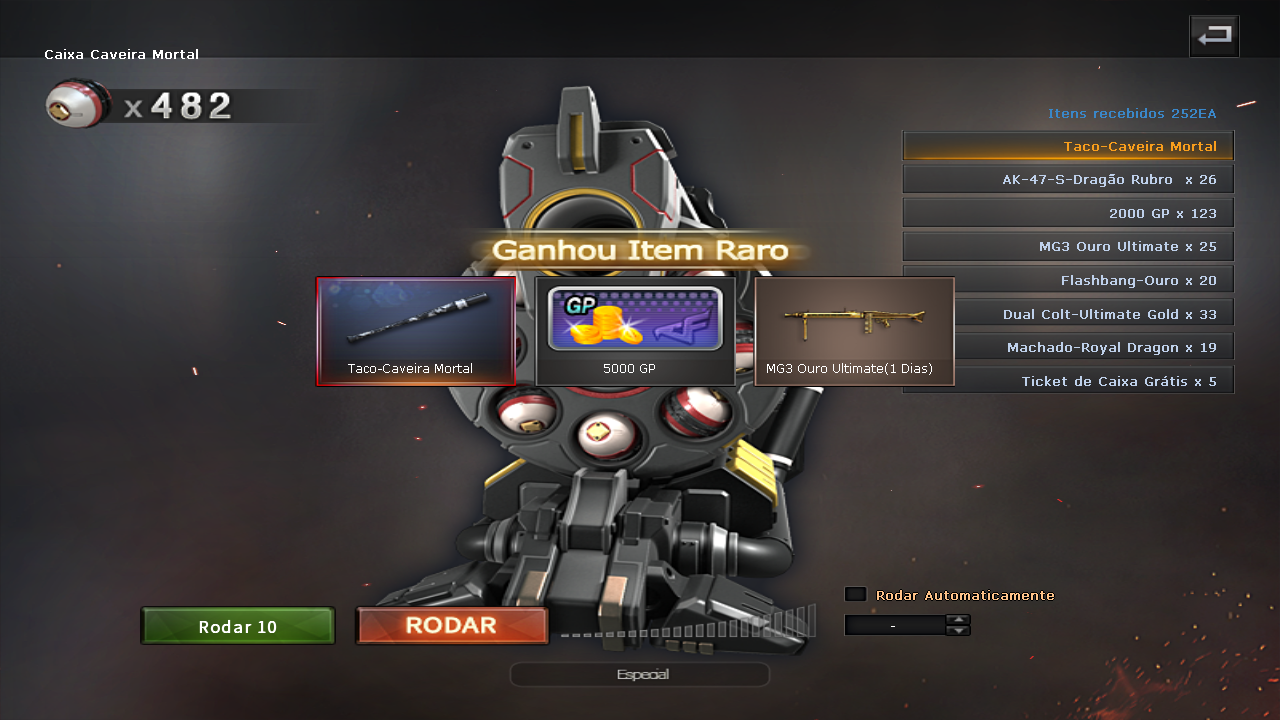1280x720 pixels.
Task: Enable the Rodar Automaticamente checkbox
Action: [x=855, y=594]
